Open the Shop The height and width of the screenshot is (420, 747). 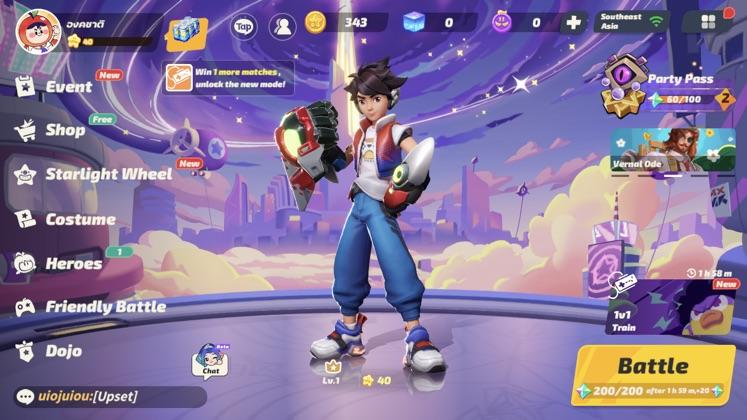point(64,130)
